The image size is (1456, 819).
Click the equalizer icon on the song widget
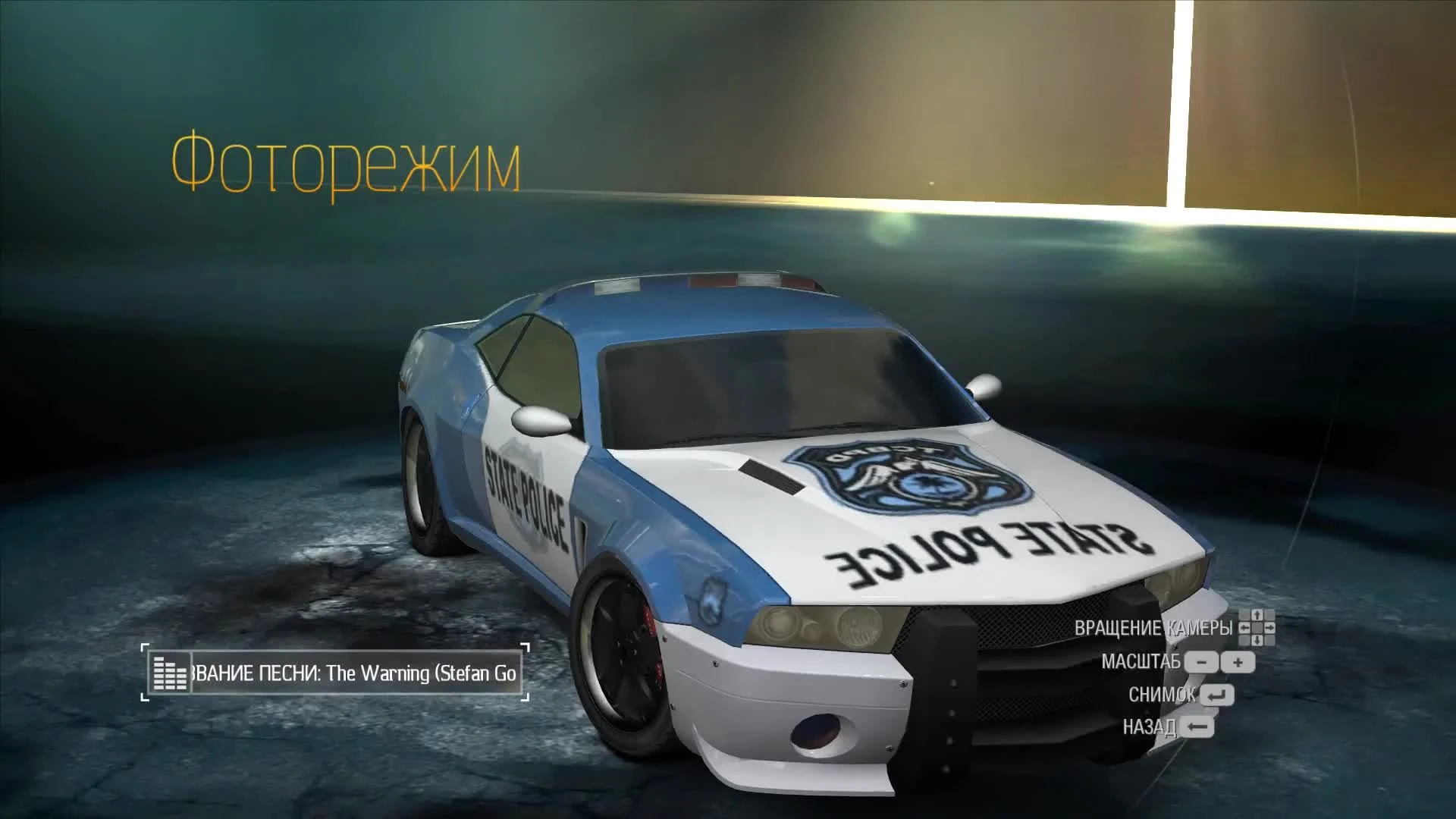pyautogui.click(x=171, y=670)
